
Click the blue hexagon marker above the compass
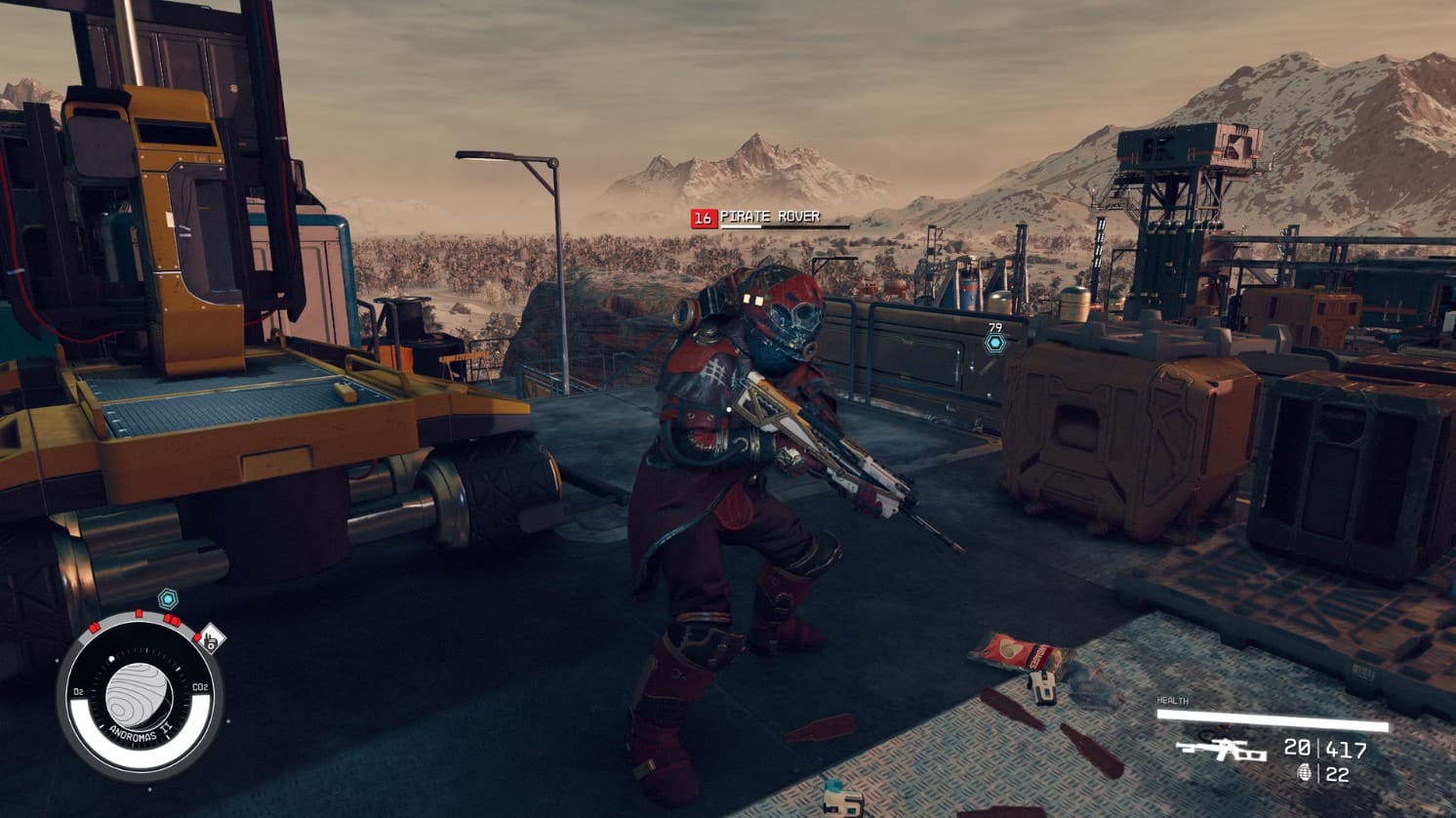tap(168, 597)
